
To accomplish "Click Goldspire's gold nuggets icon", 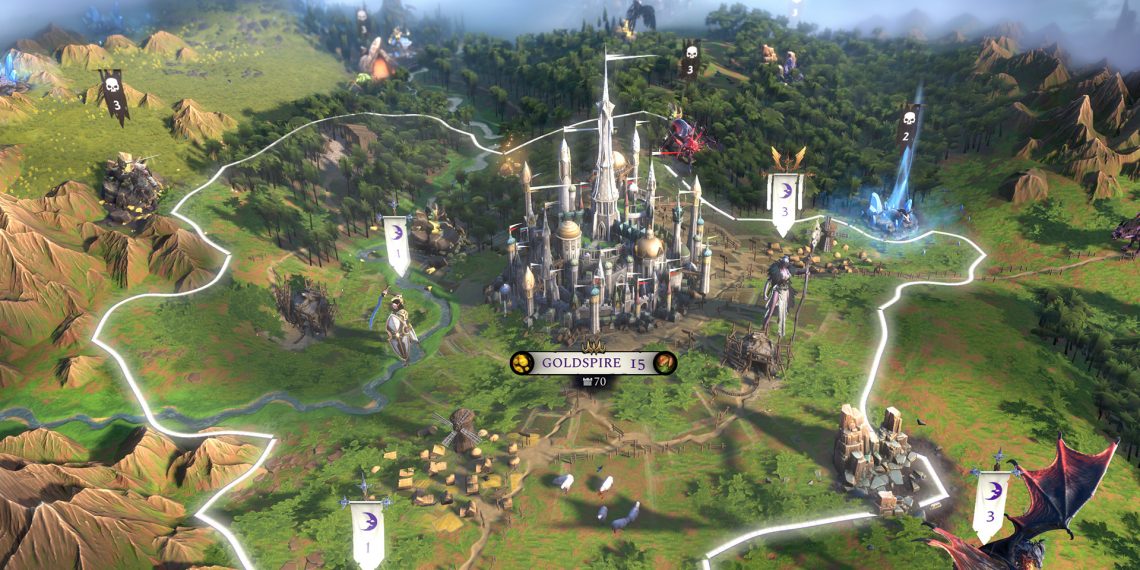I will pyautogui.click(x=521, y=363).
